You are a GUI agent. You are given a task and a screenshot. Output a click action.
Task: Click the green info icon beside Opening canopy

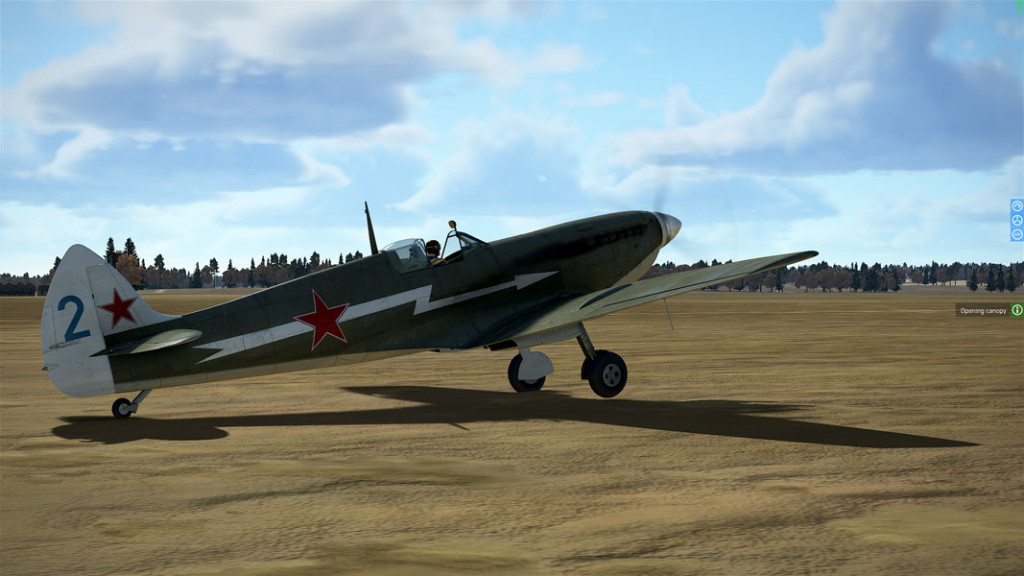coord(1017,310)
